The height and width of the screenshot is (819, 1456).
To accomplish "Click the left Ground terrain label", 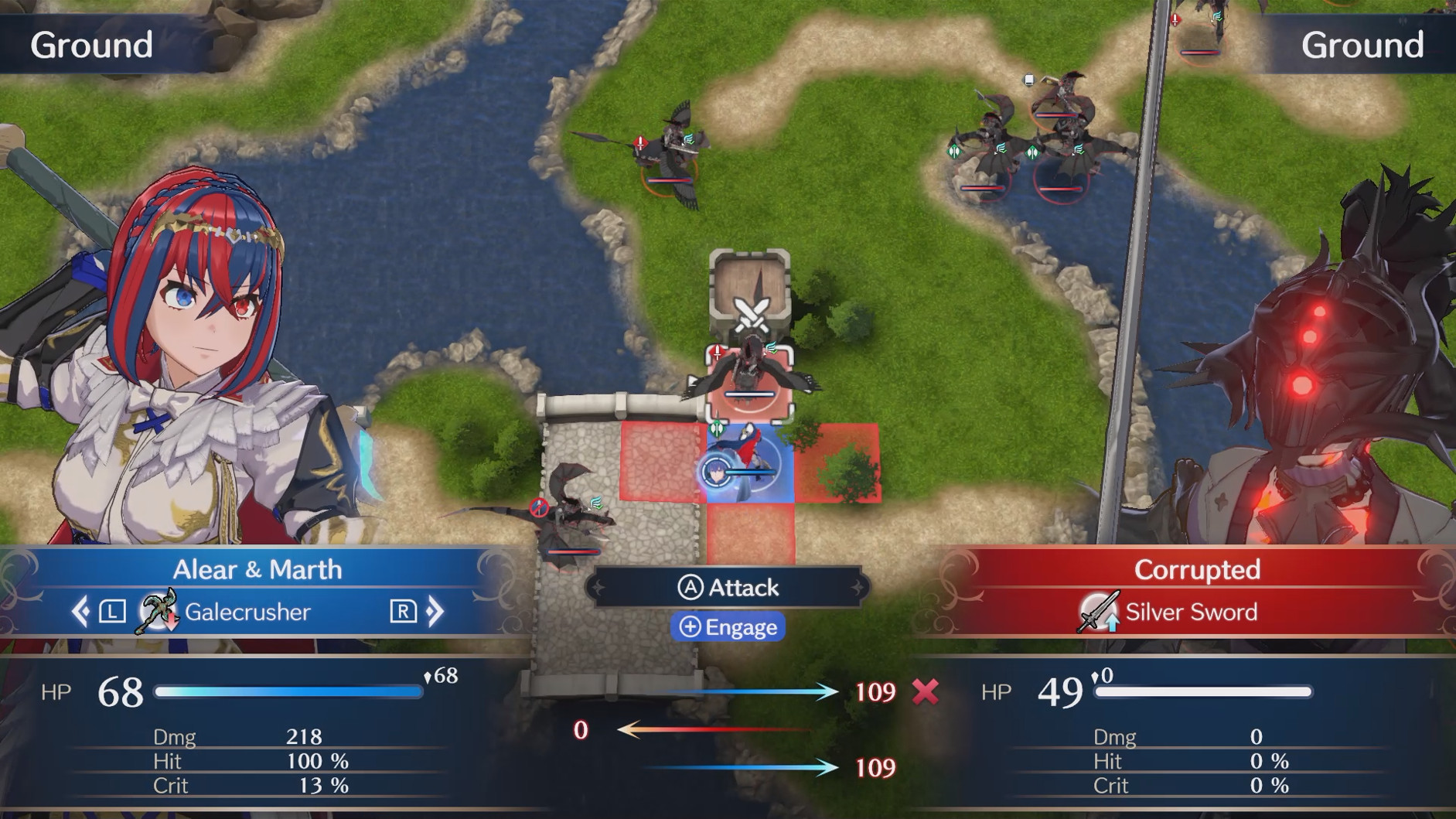I will tap(90, 45).
